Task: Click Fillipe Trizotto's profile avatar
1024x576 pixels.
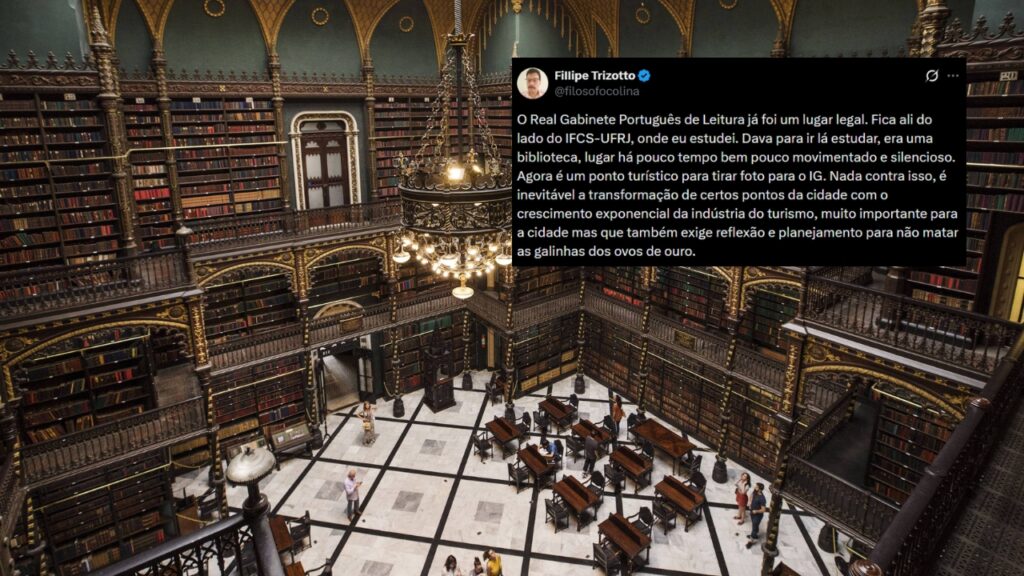Action: pyautogui.click(x=532, y=82)
